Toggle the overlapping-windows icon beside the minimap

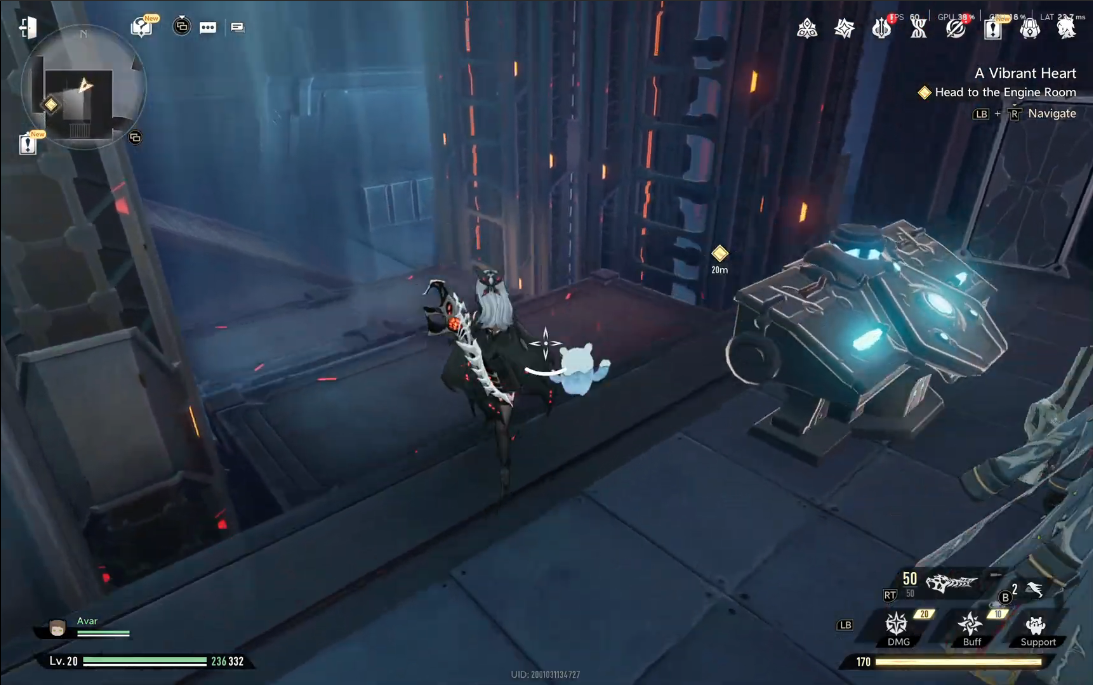[135, 137]
